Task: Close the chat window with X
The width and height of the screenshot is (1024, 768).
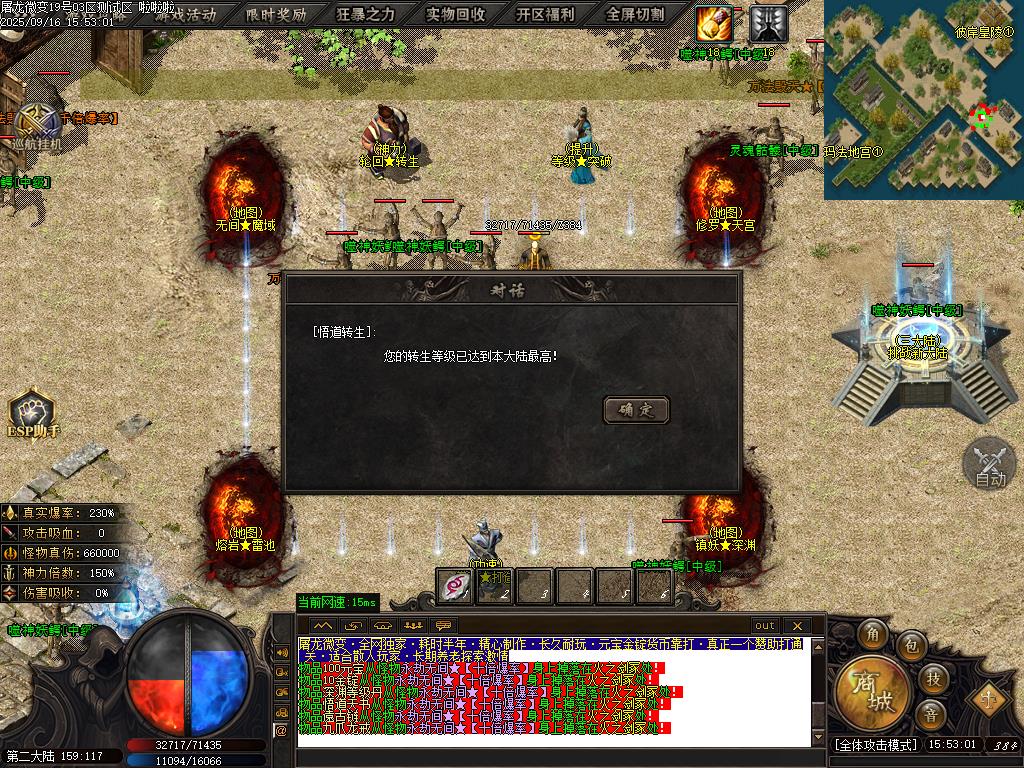Action: click(x=796, y=626)
